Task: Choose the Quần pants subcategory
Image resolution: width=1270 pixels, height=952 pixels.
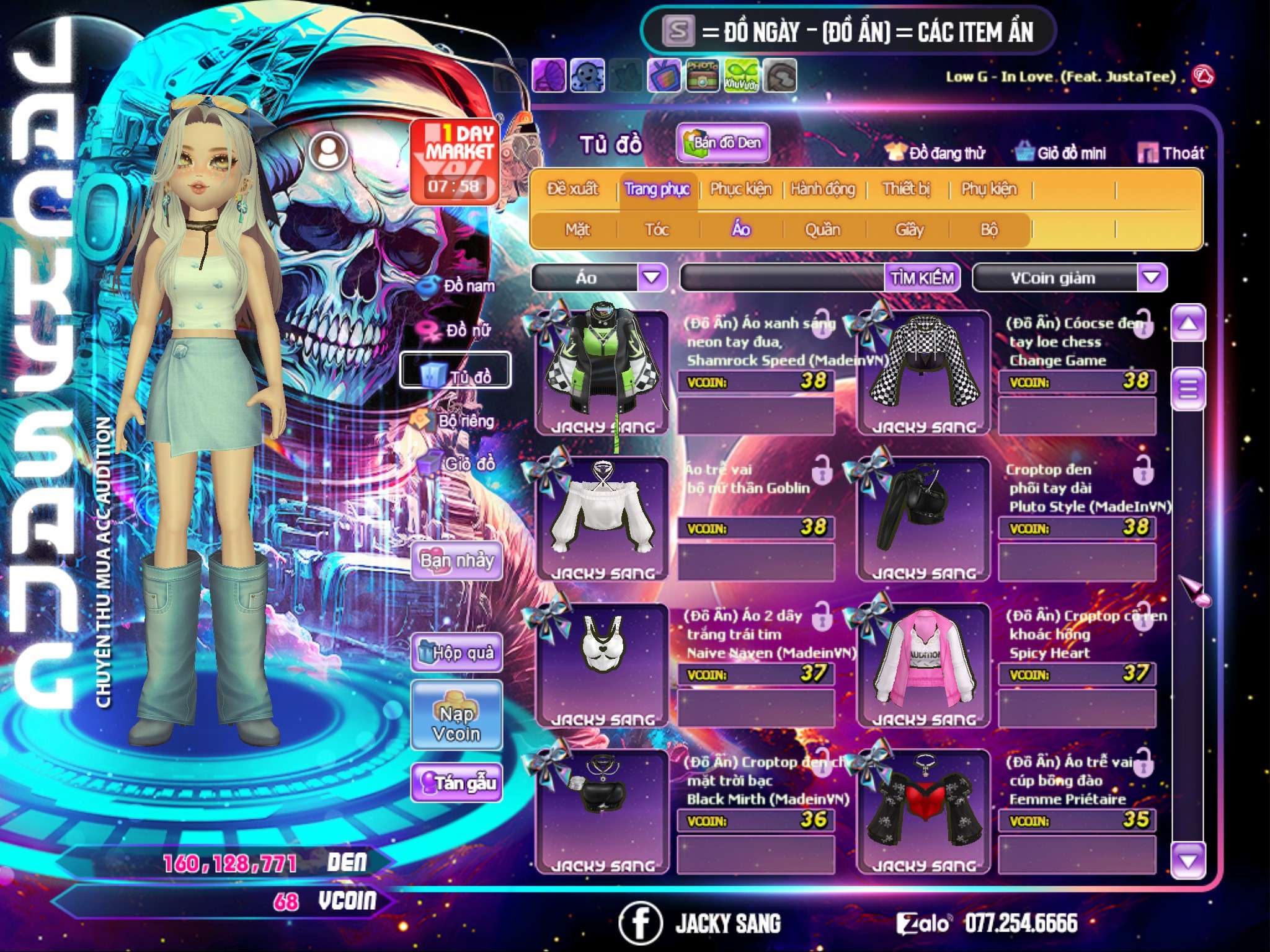Action: [x=822, y=230]
